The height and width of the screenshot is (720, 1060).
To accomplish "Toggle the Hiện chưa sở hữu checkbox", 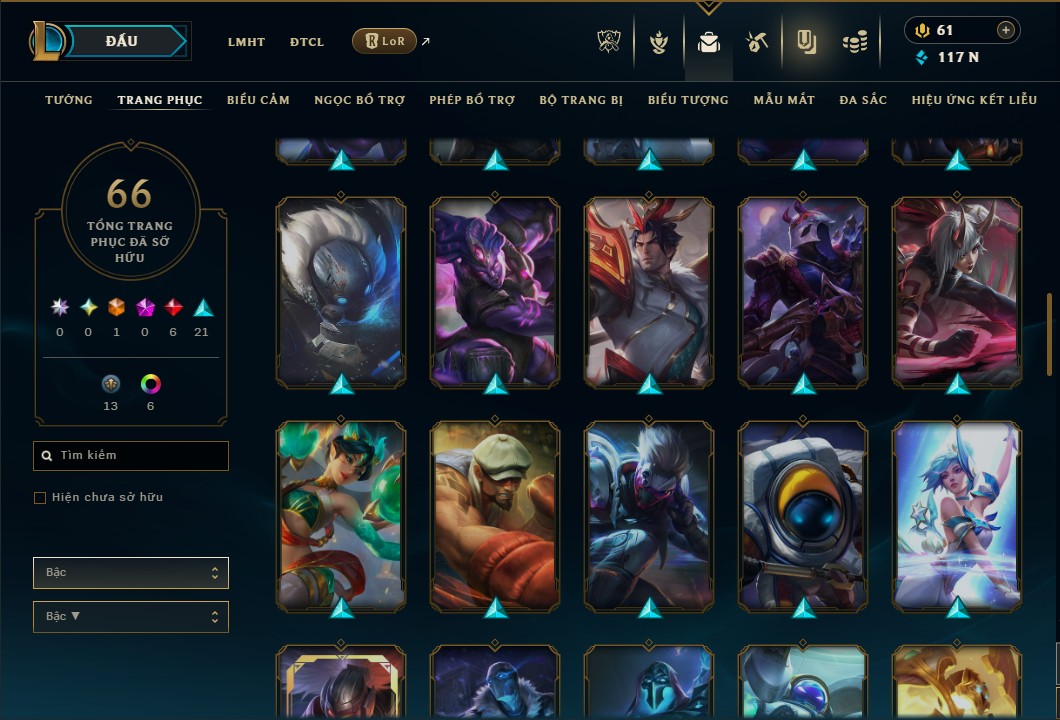I will [40, 498].
